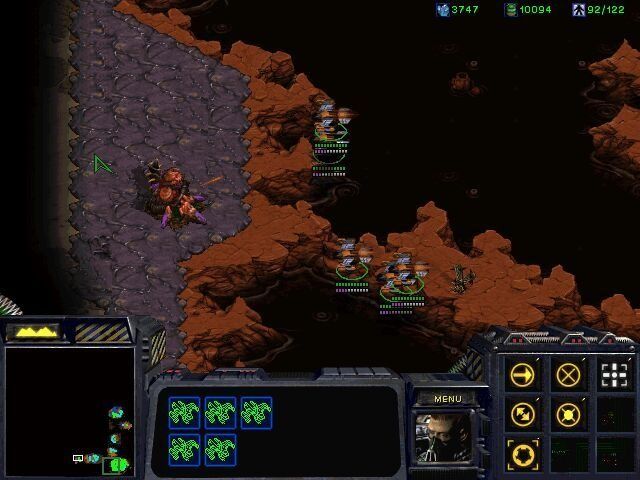640x480 pixels.
Task: Select the Attack command crosshair icon
Action: point(613,375)
